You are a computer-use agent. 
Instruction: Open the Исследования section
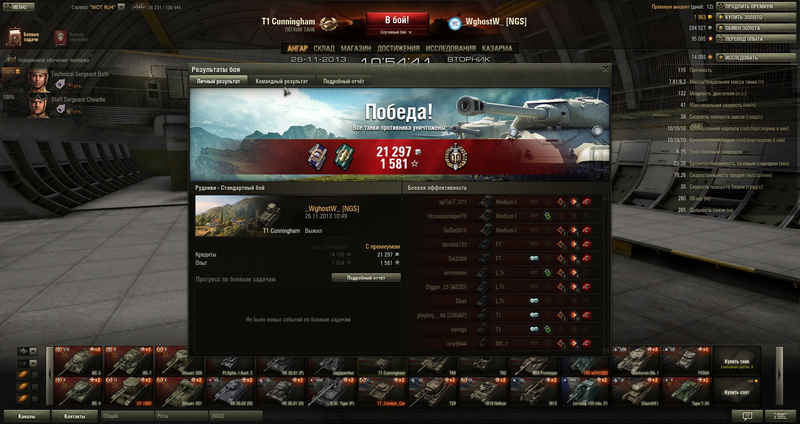point(451,47)
